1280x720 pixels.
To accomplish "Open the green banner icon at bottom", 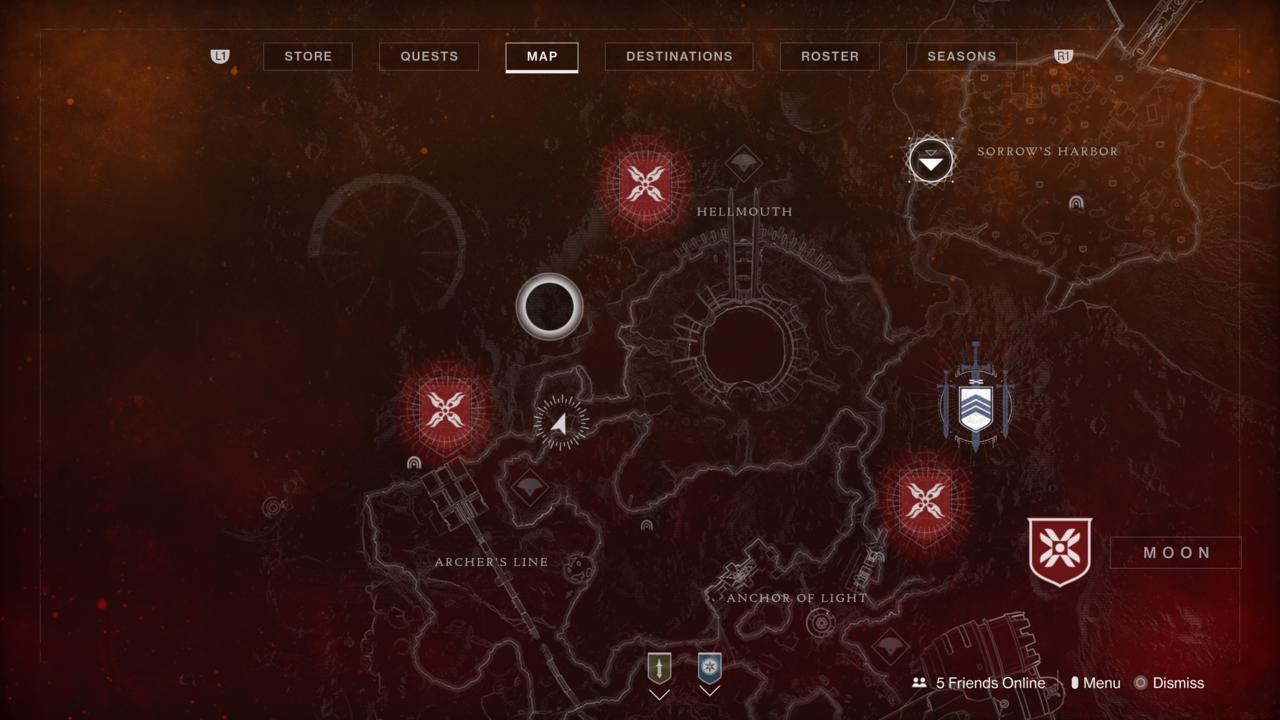I will coord(659,668).
